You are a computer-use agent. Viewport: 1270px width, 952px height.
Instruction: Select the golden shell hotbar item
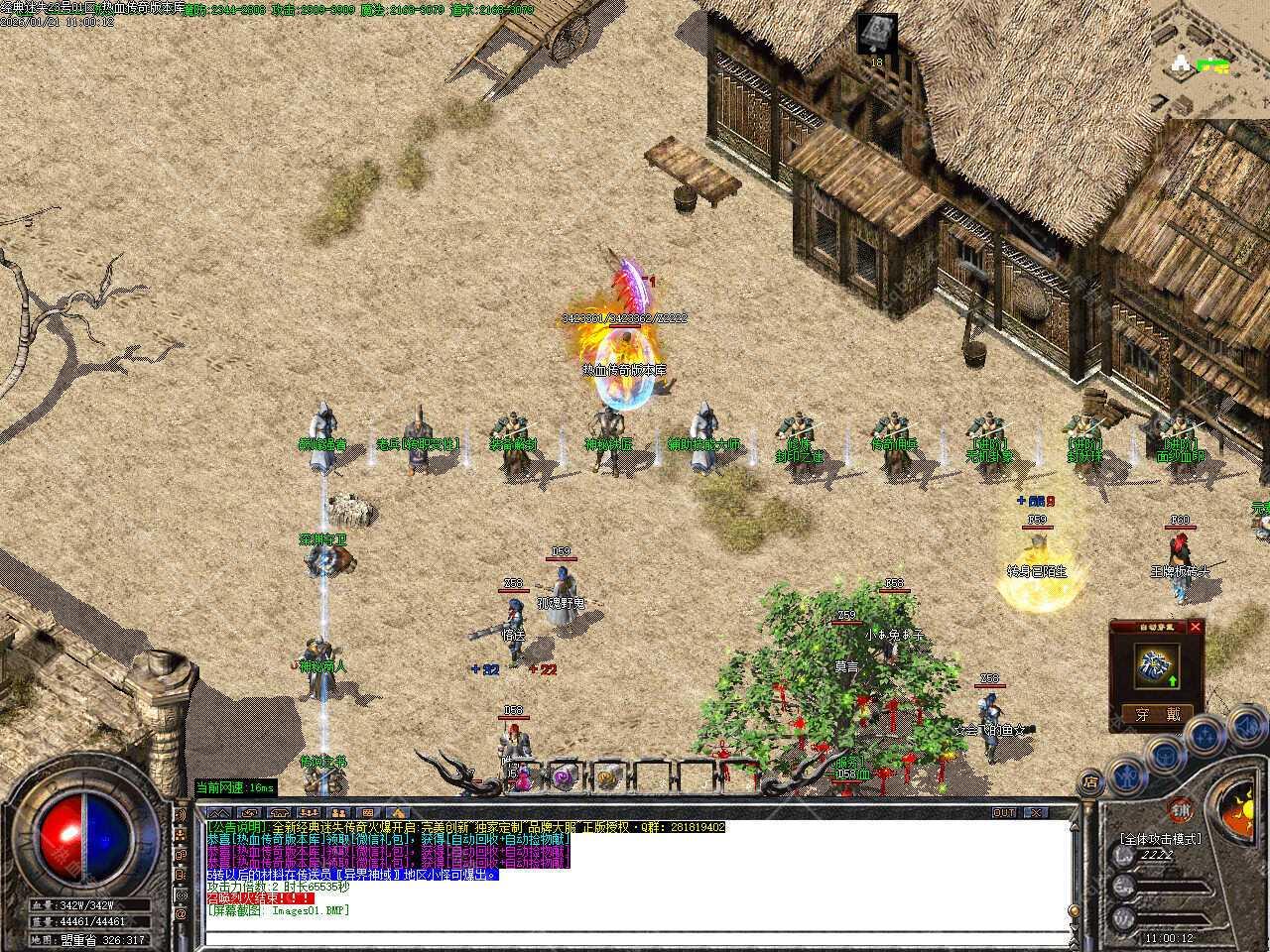[607, 779]
